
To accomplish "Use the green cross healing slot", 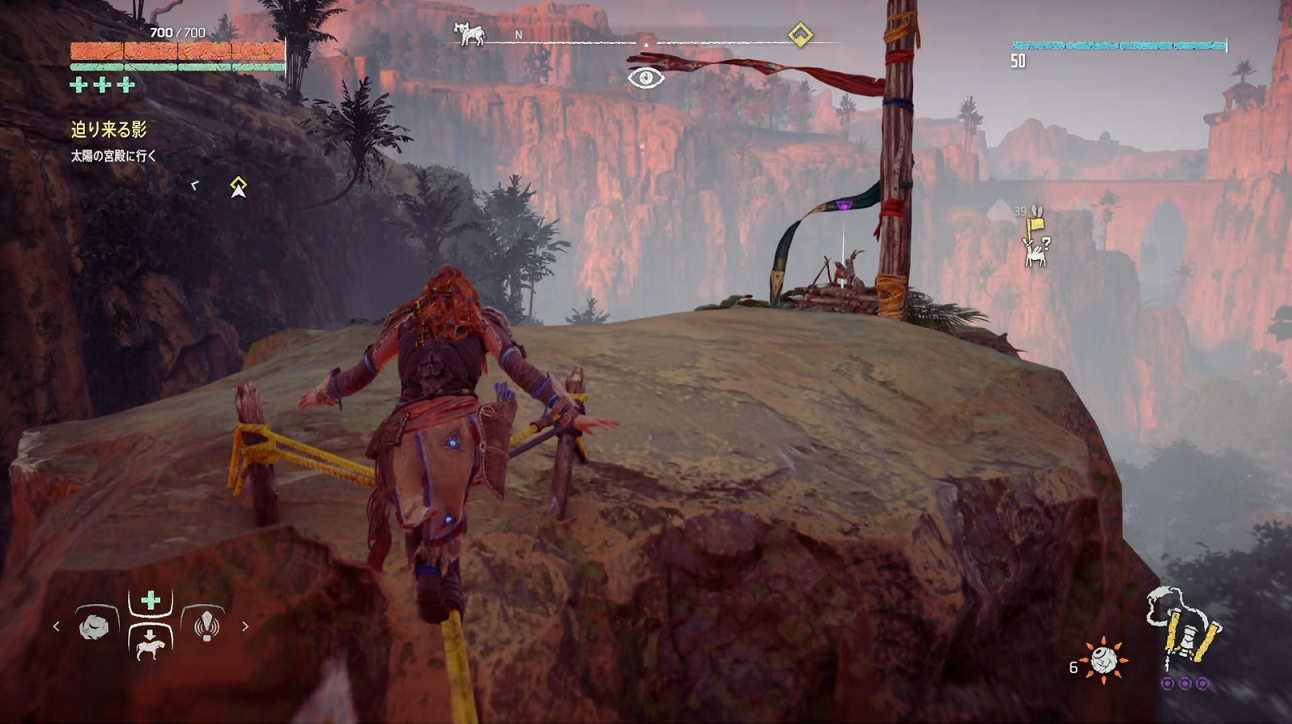I will click(x=151, y=600).
